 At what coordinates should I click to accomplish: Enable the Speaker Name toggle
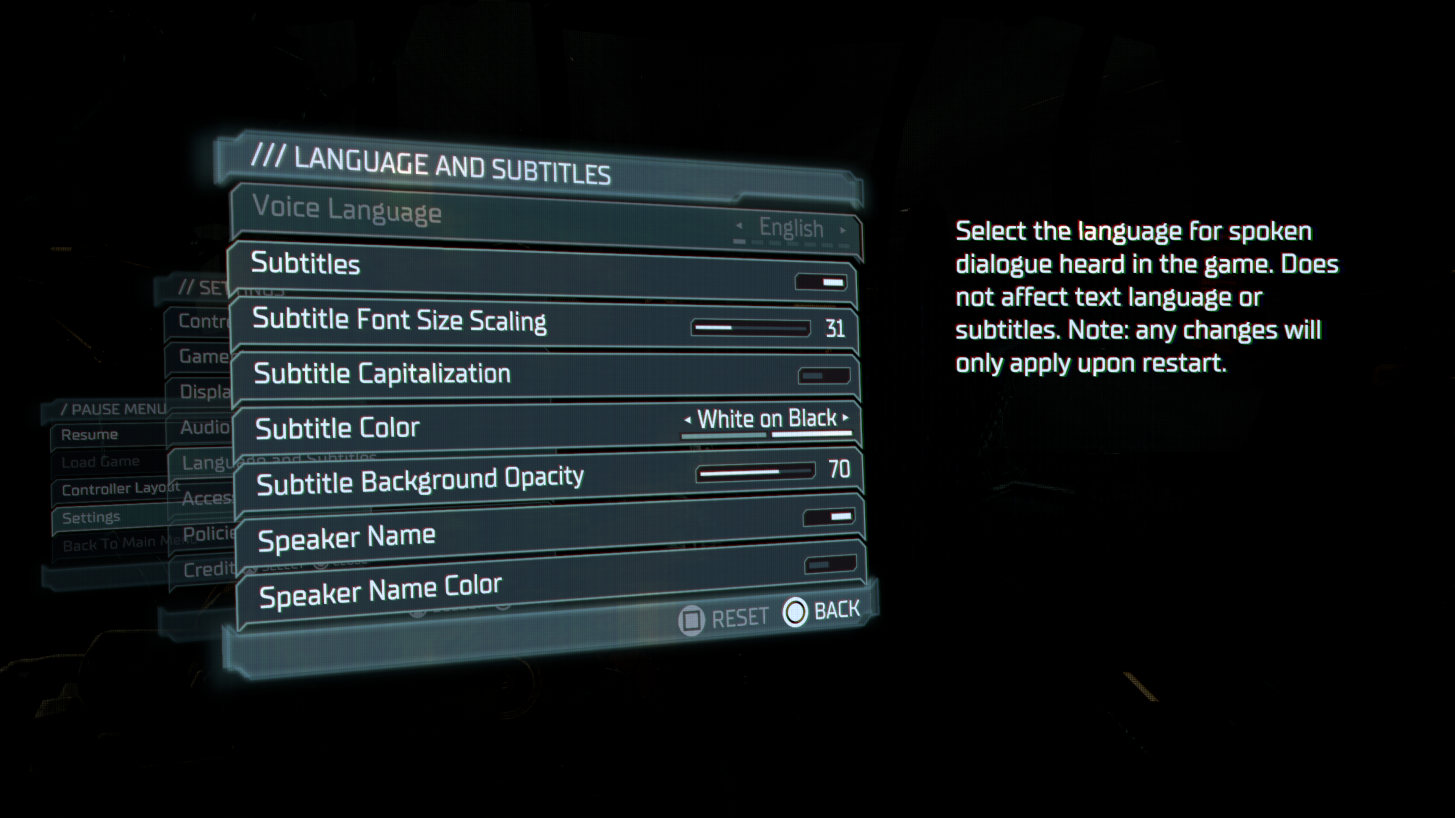[830, 518]
